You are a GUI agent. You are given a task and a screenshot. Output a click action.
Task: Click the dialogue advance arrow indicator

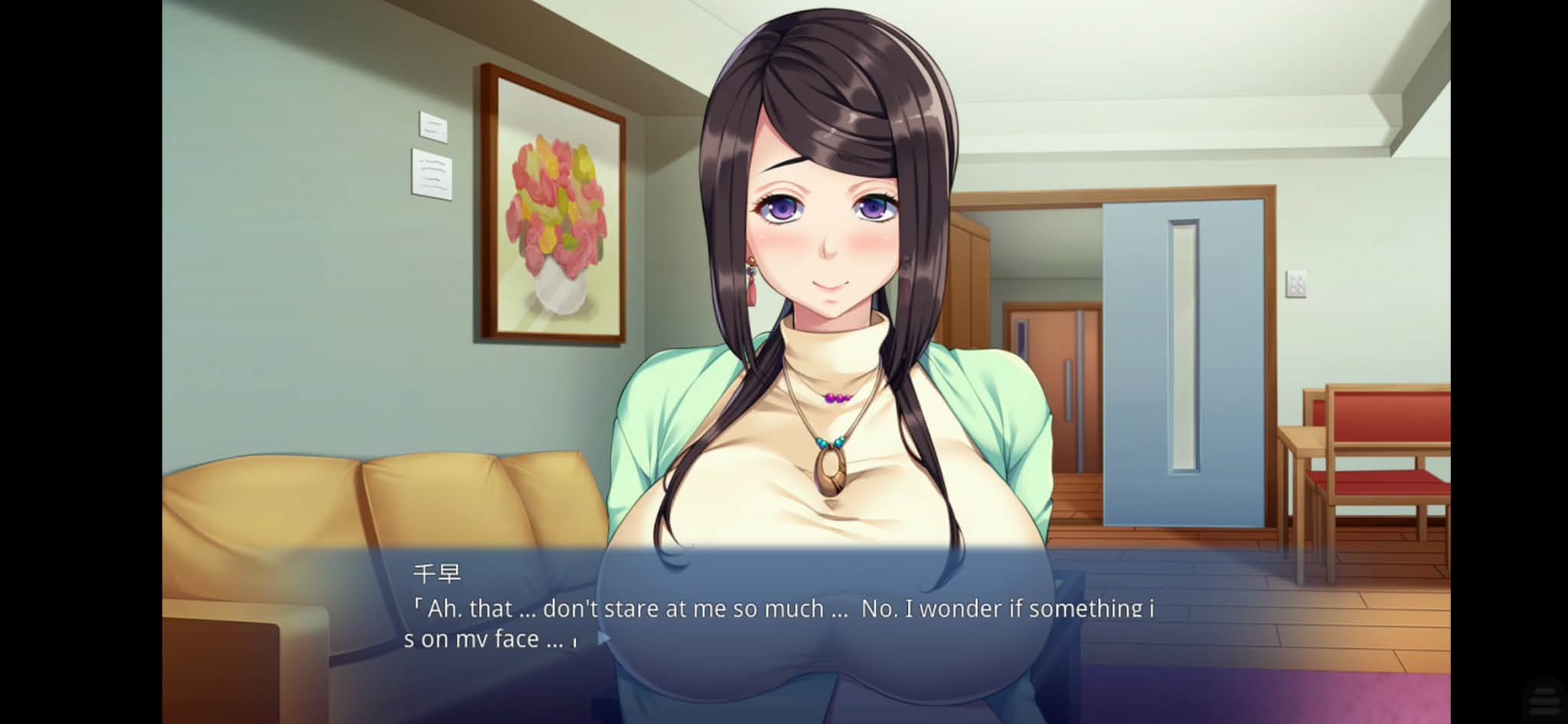tap(603, 637)
